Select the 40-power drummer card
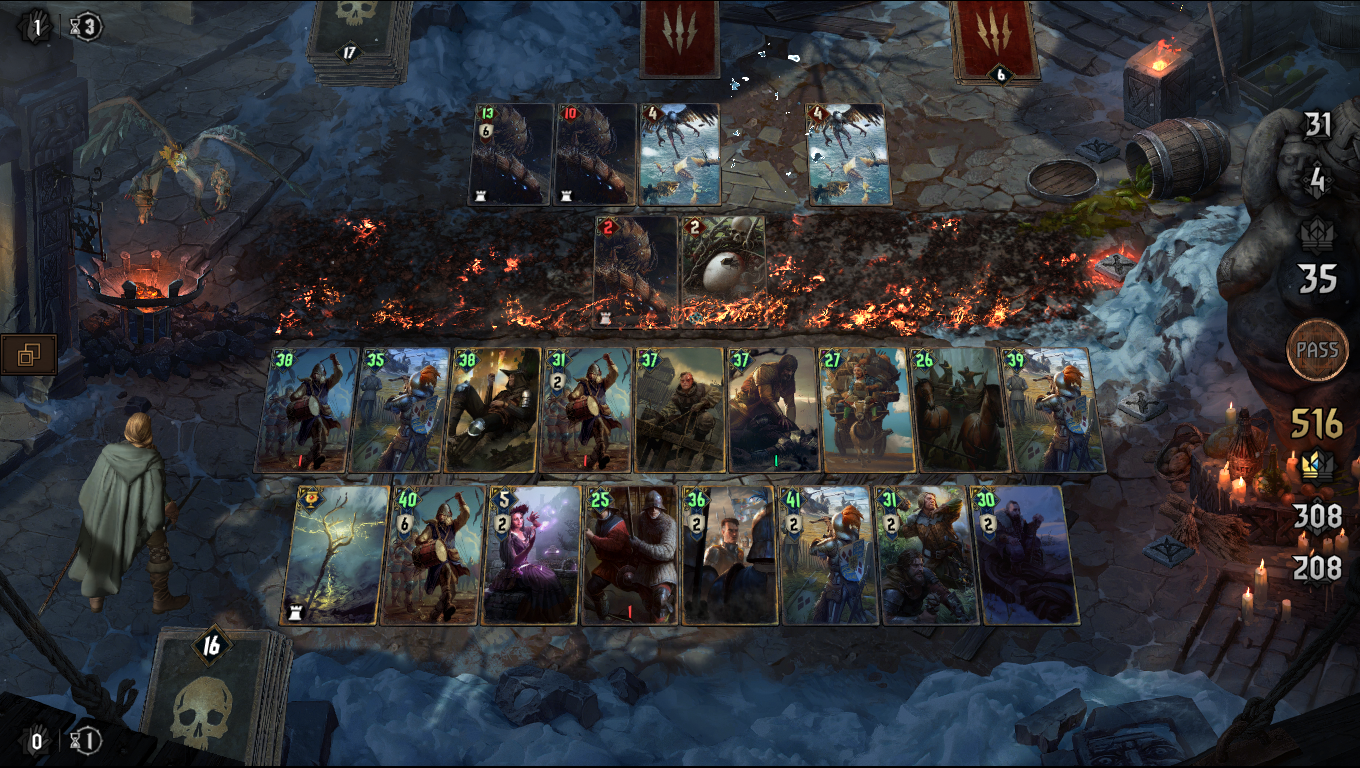 (x=430, y=555)
